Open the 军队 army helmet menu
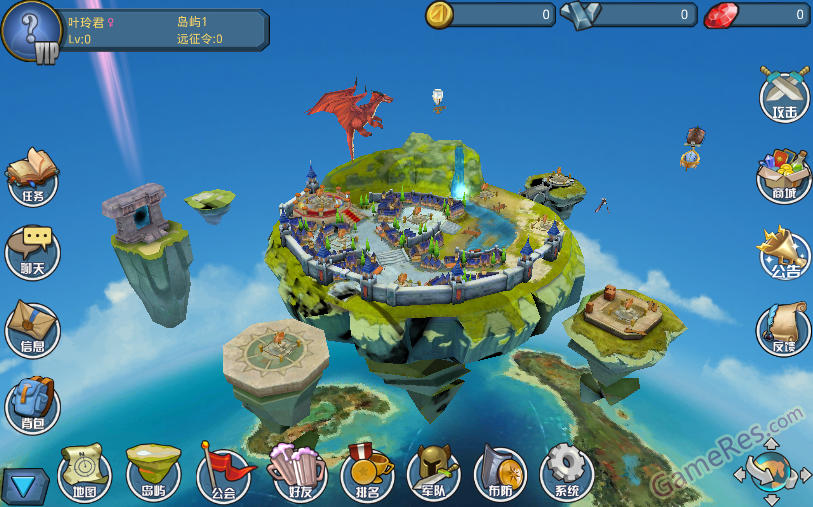 click(x=434, y=473)
